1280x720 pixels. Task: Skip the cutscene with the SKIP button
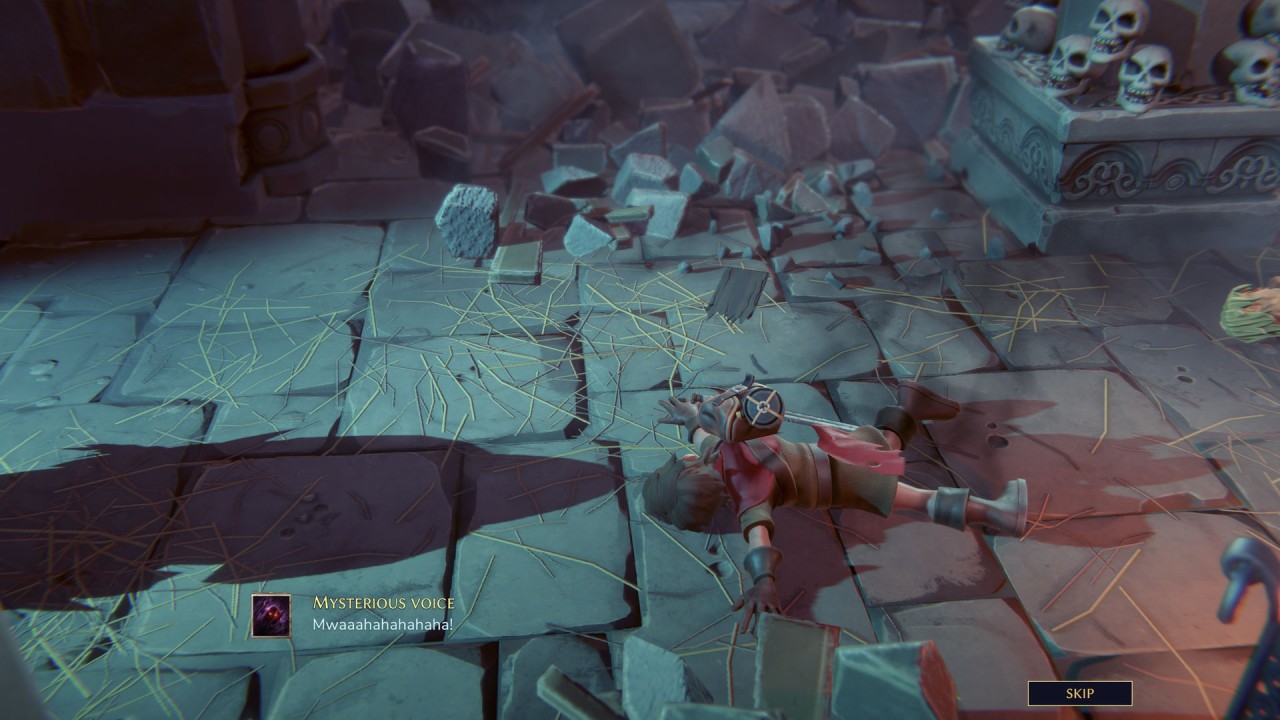tap(1080, 693)
